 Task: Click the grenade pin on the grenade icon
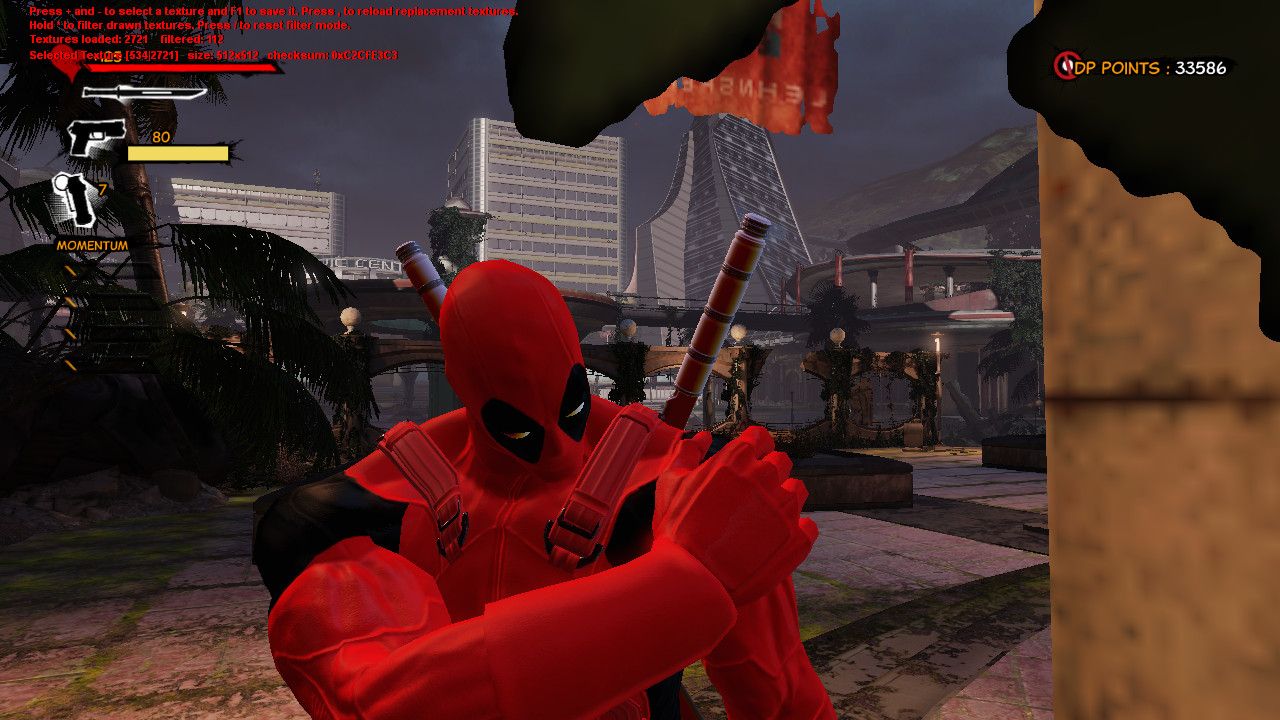(62, 181)
